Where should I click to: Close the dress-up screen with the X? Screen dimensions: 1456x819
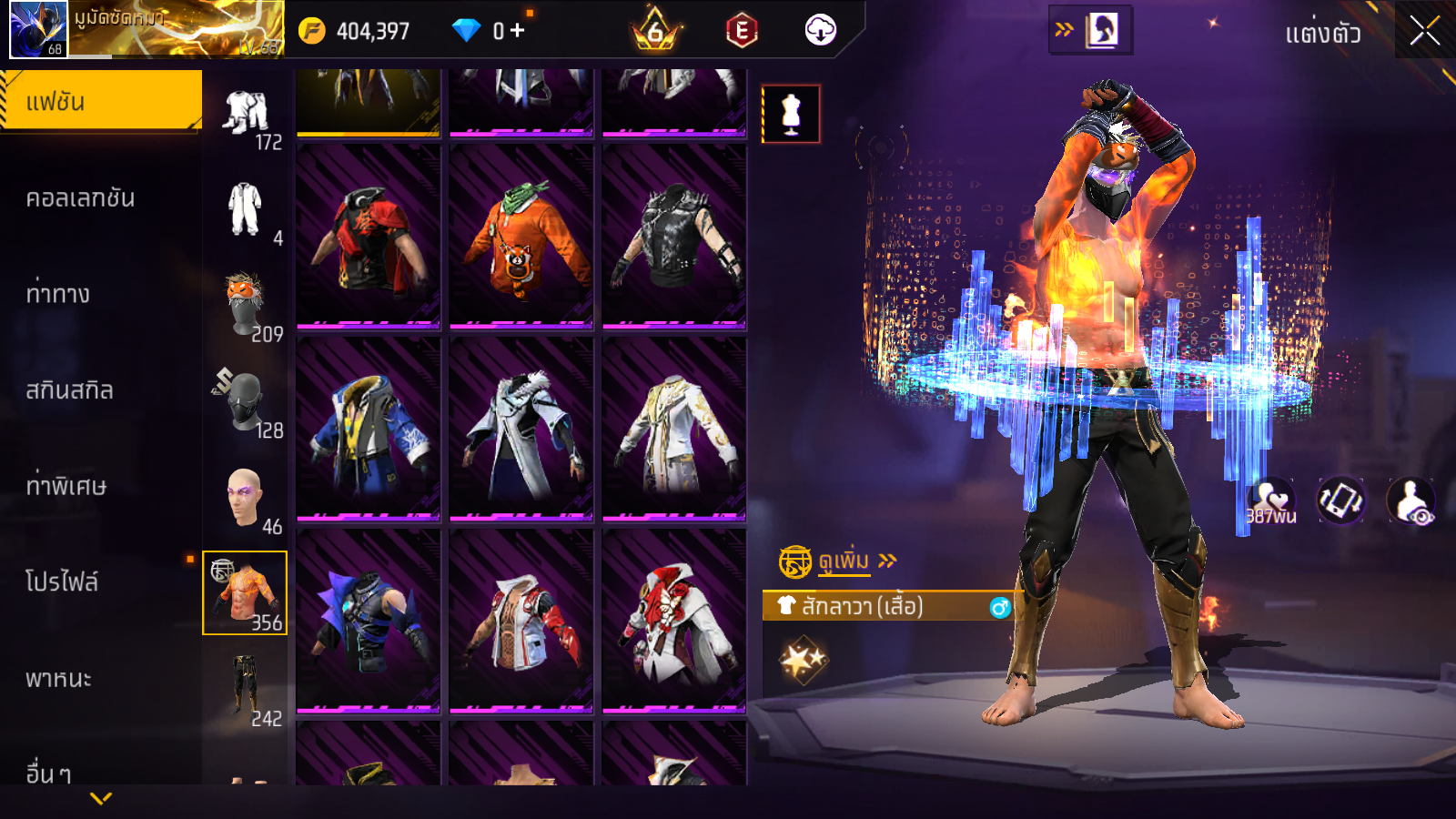coord(1424,32)
